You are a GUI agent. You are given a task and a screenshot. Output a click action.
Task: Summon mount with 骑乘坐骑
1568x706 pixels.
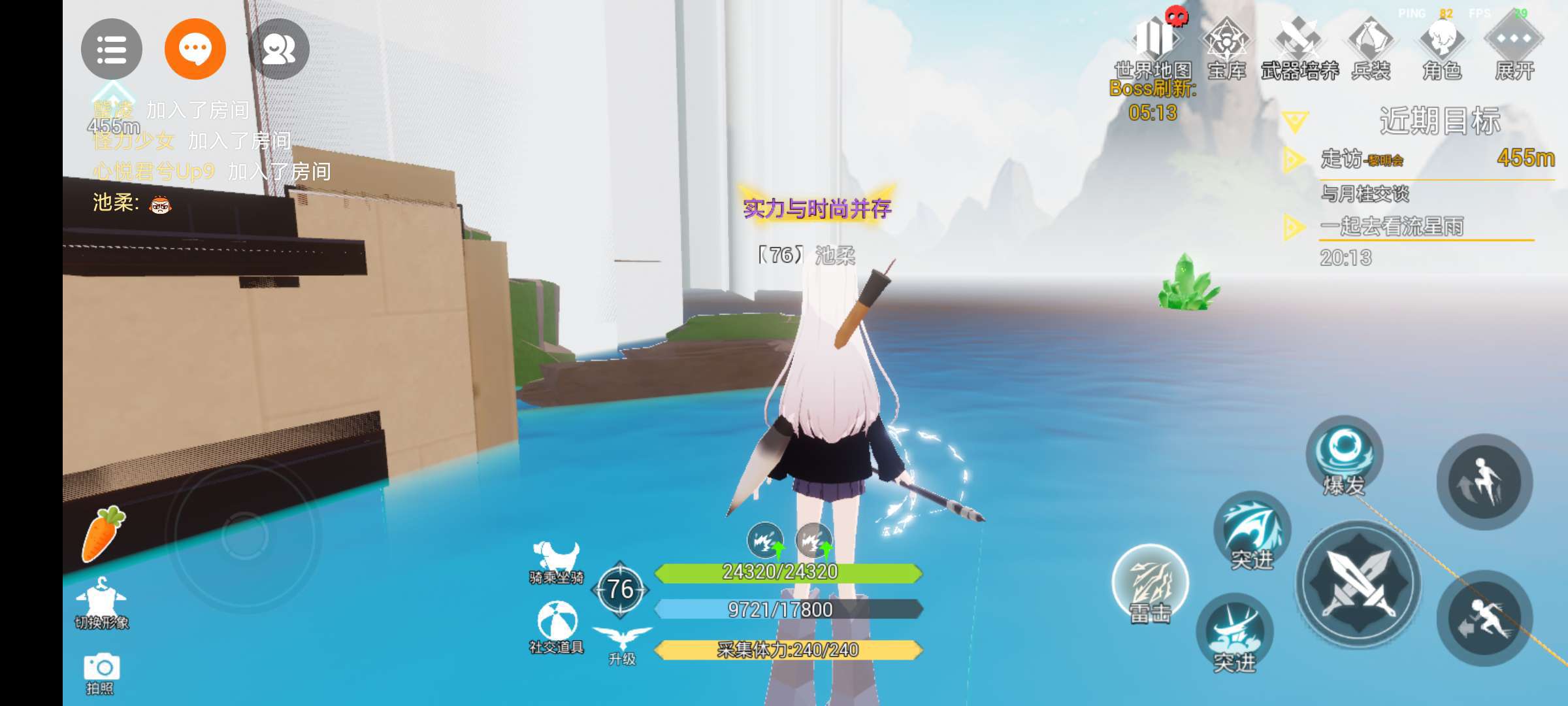coord(556,562)
